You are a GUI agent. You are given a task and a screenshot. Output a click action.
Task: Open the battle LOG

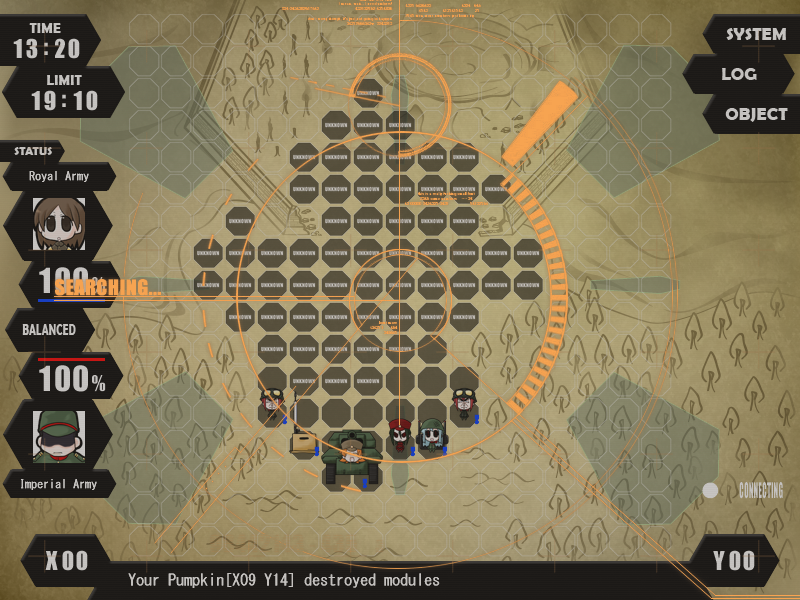(x=738, y=74)
